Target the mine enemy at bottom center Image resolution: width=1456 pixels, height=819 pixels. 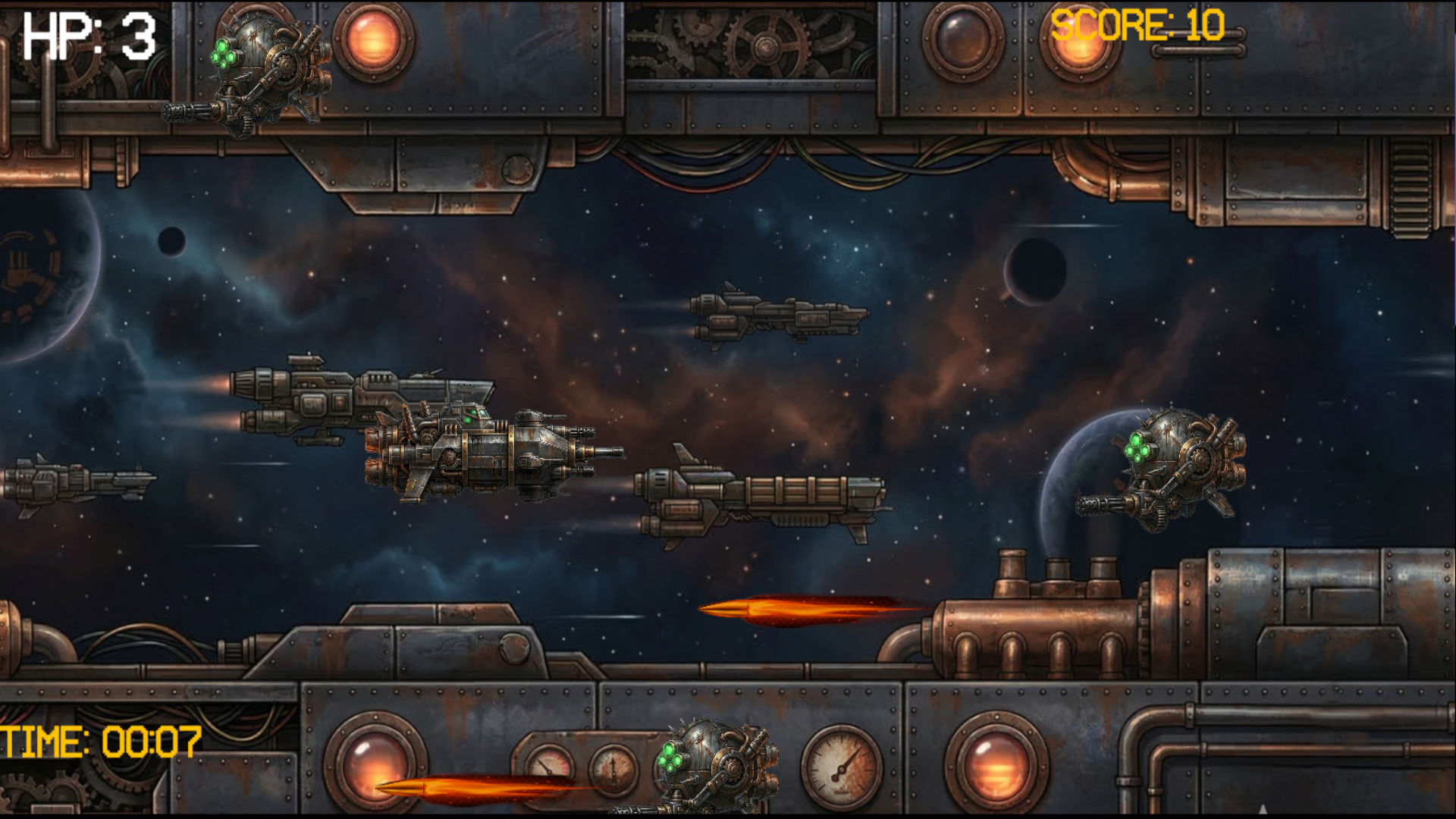tap(717, 766)
